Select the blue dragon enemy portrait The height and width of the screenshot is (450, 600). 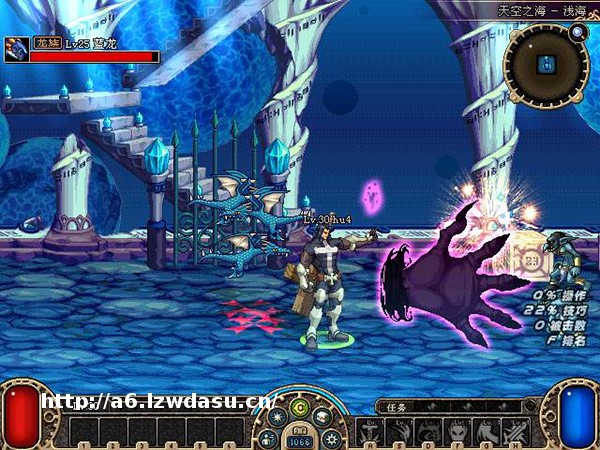pos(17,49)
